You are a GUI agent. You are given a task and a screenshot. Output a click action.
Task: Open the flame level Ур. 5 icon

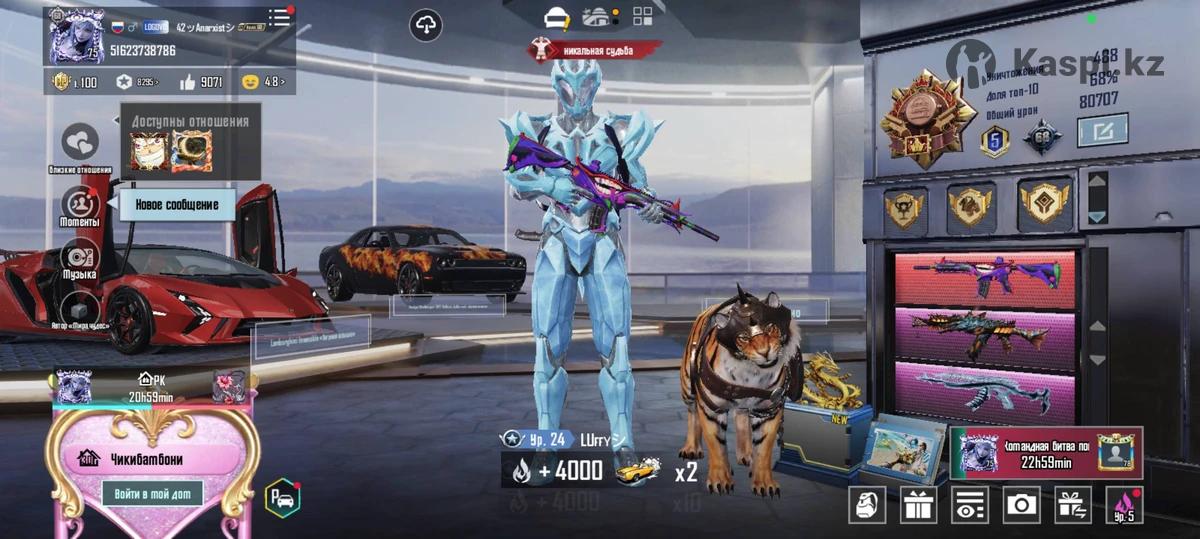click(x=1124, y=505)
